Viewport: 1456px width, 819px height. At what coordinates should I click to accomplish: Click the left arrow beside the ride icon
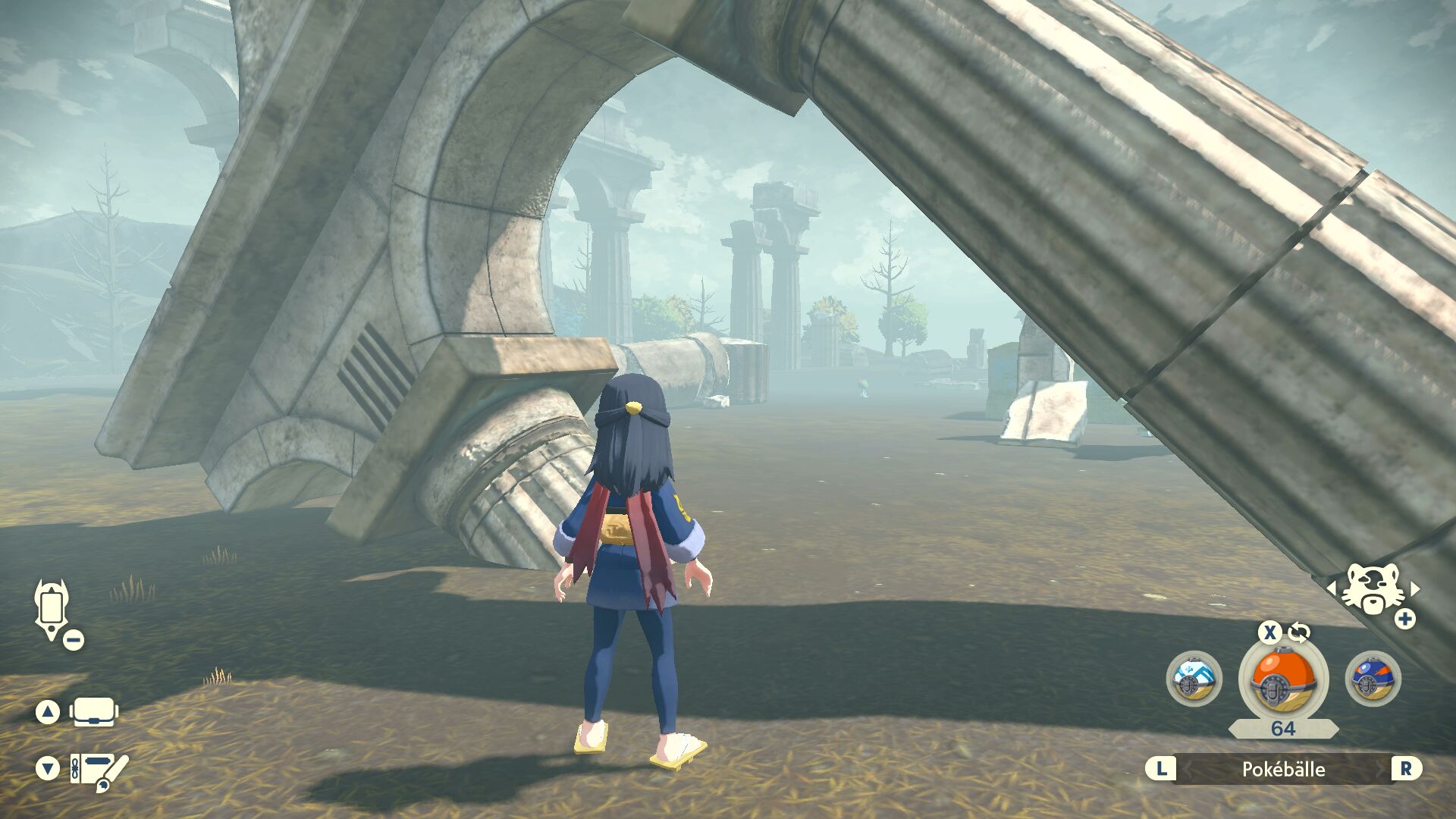(x=1331, y=588)
